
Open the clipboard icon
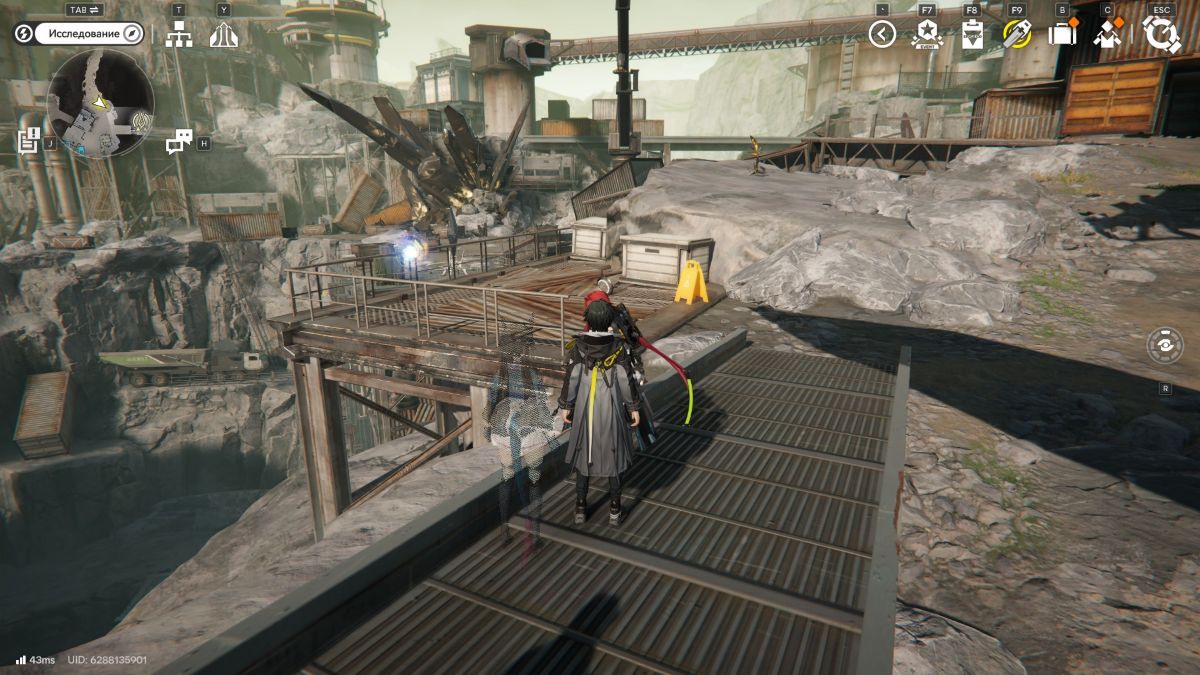pos(972,35)
